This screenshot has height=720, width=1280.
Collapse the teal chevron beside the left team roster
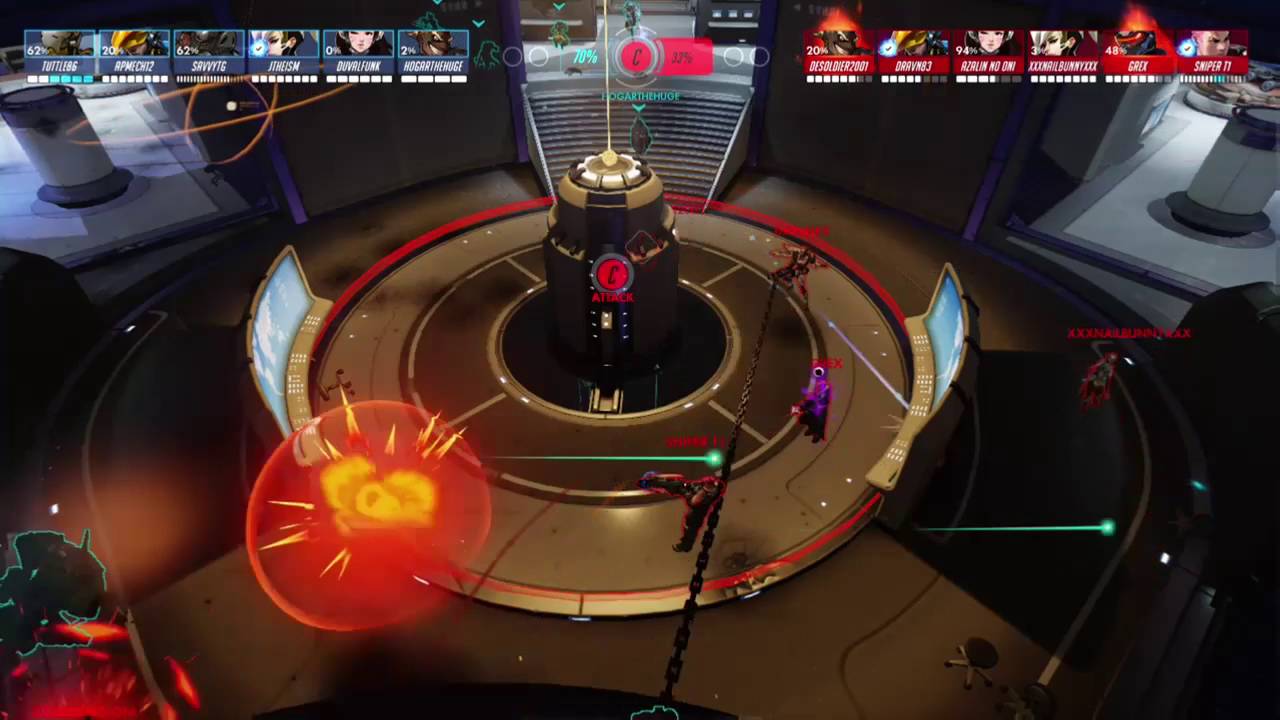tap(478, 22)
